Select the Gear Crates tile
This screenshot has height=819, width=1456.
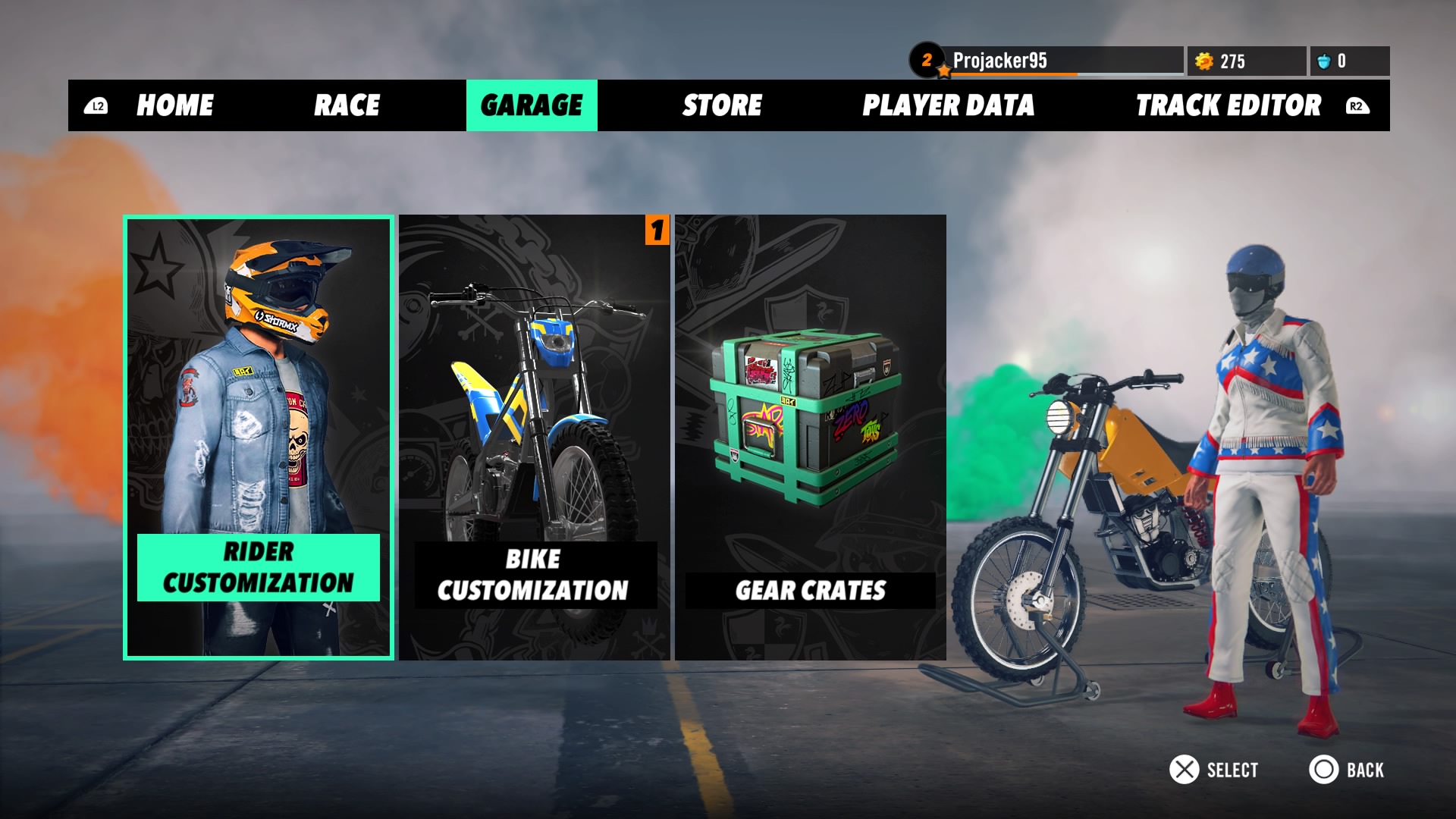point(811,438)
